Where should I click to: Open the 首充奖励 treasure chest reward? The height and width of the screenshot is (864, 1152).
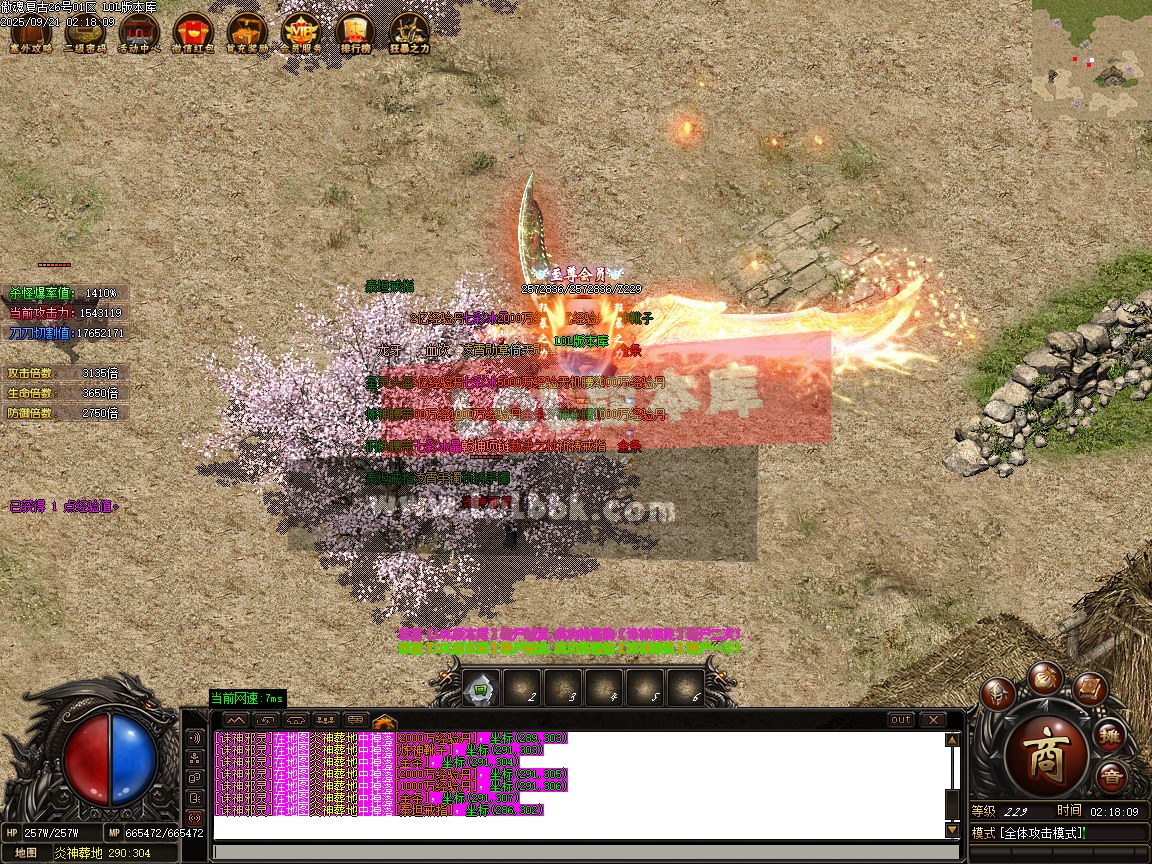click(246, 33)
